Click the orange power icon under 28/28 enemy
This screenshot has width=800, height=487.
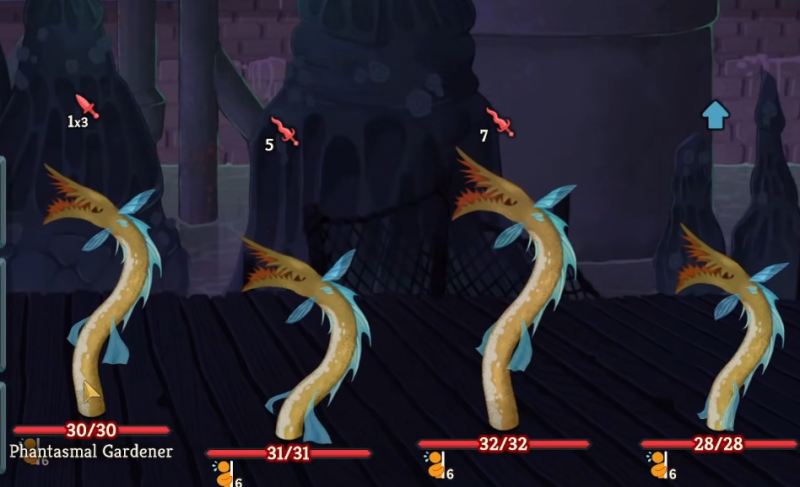coord(658,465)
